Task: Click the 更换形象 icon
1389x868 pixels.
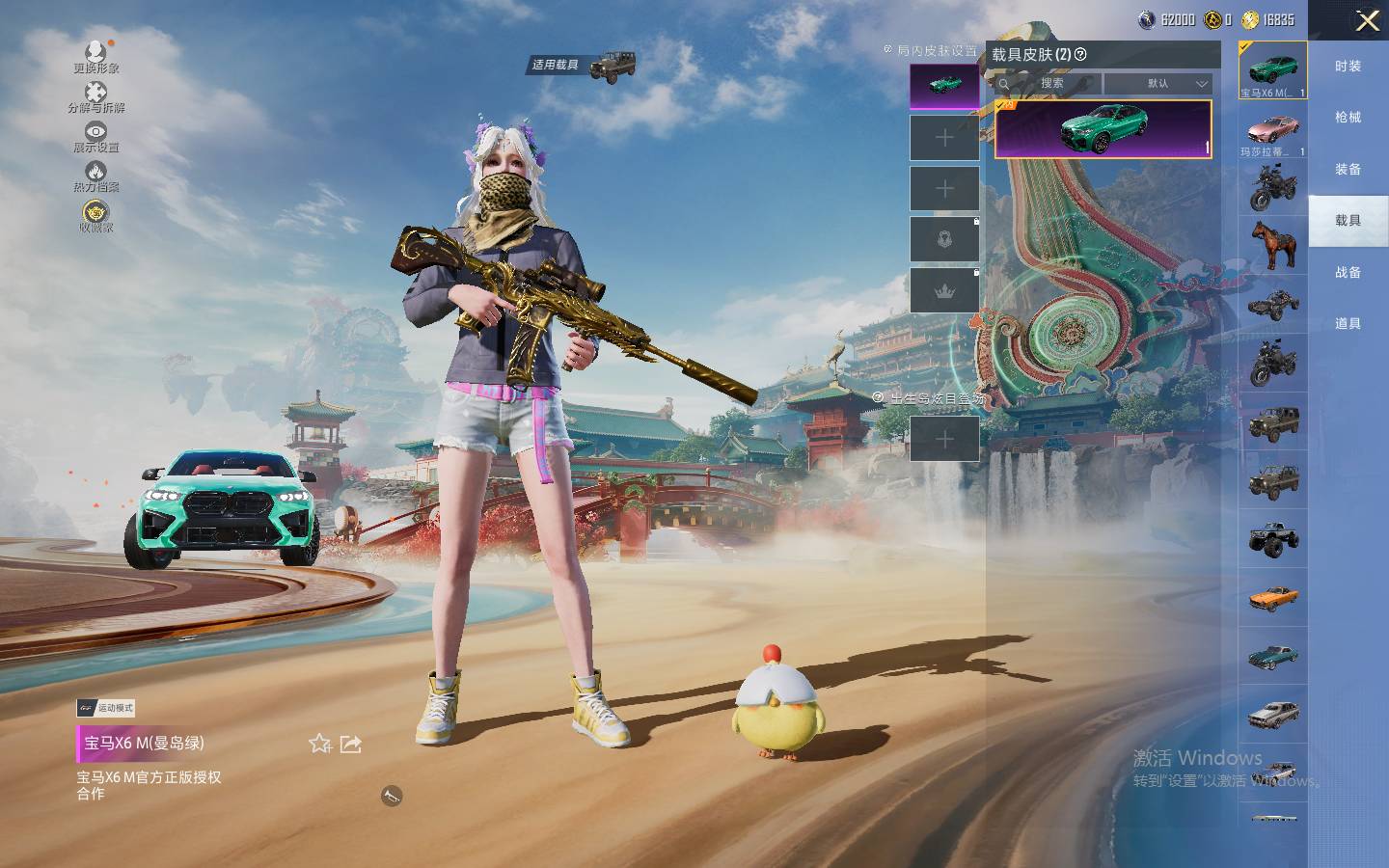Action: (95, 55)
